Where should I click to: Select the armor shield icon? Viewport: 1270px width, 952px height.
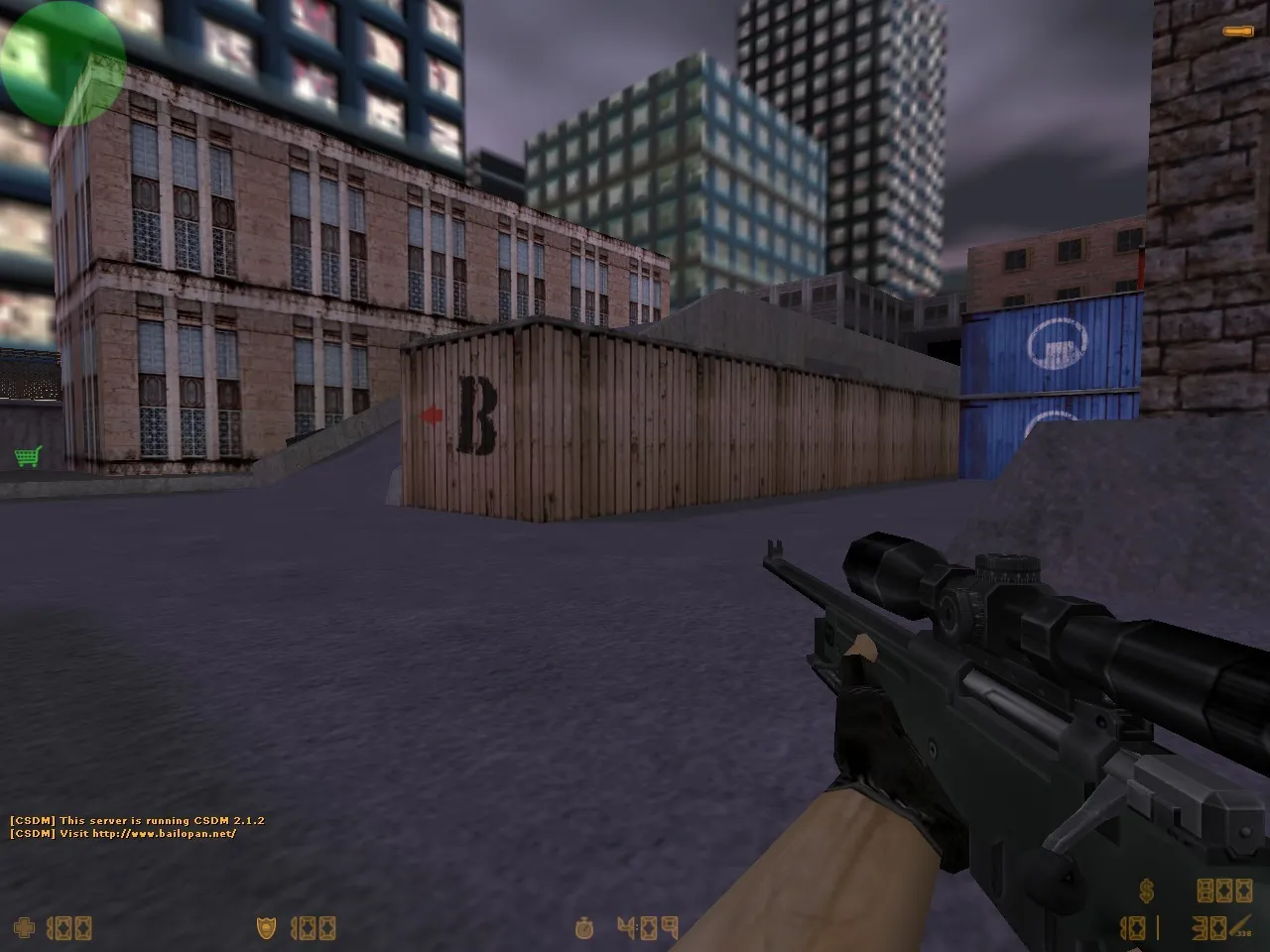click(266, 930)
